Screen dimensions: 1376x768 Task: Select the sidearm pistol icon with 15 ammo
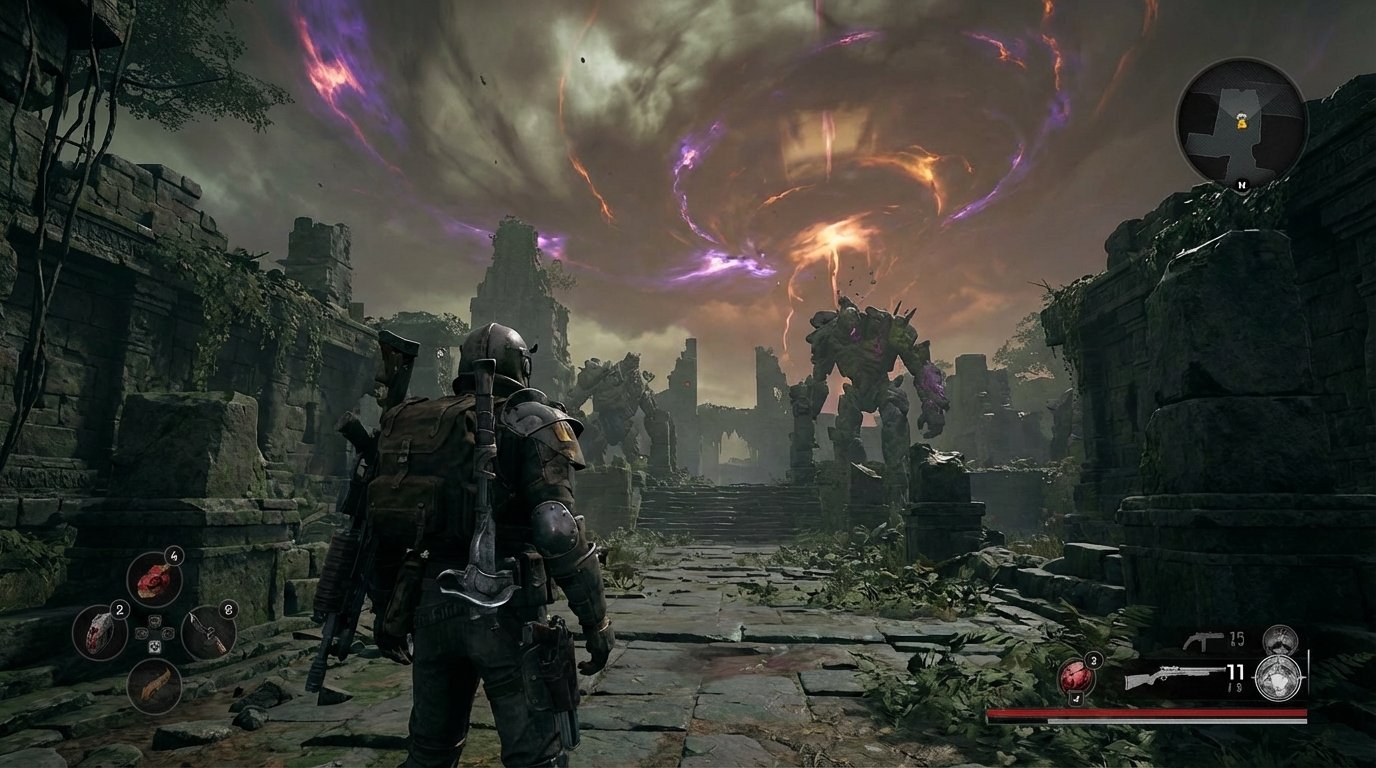(x=1204, y=639)
